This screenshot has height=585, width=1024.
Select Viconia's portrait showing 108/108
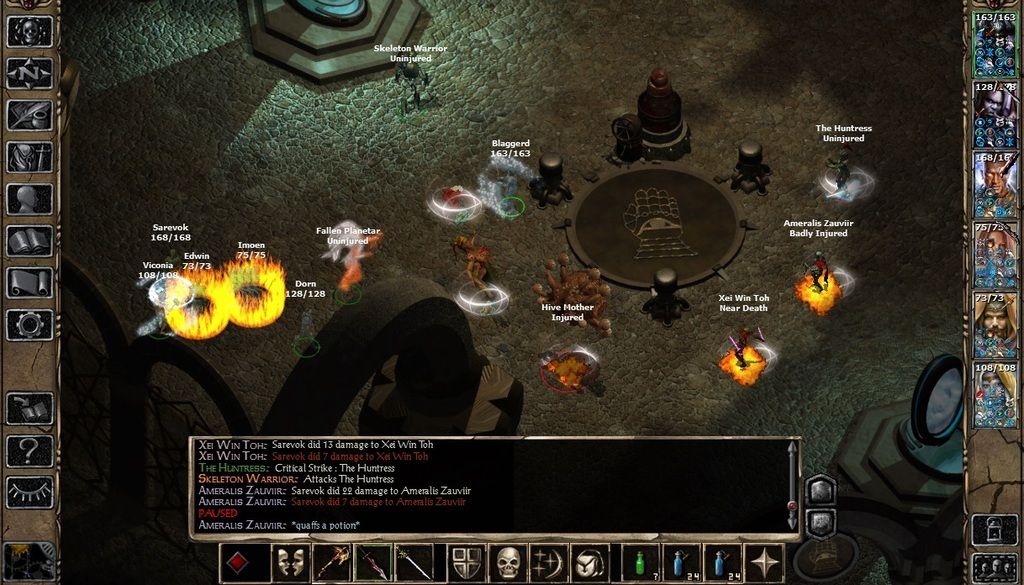coord(995,395)
